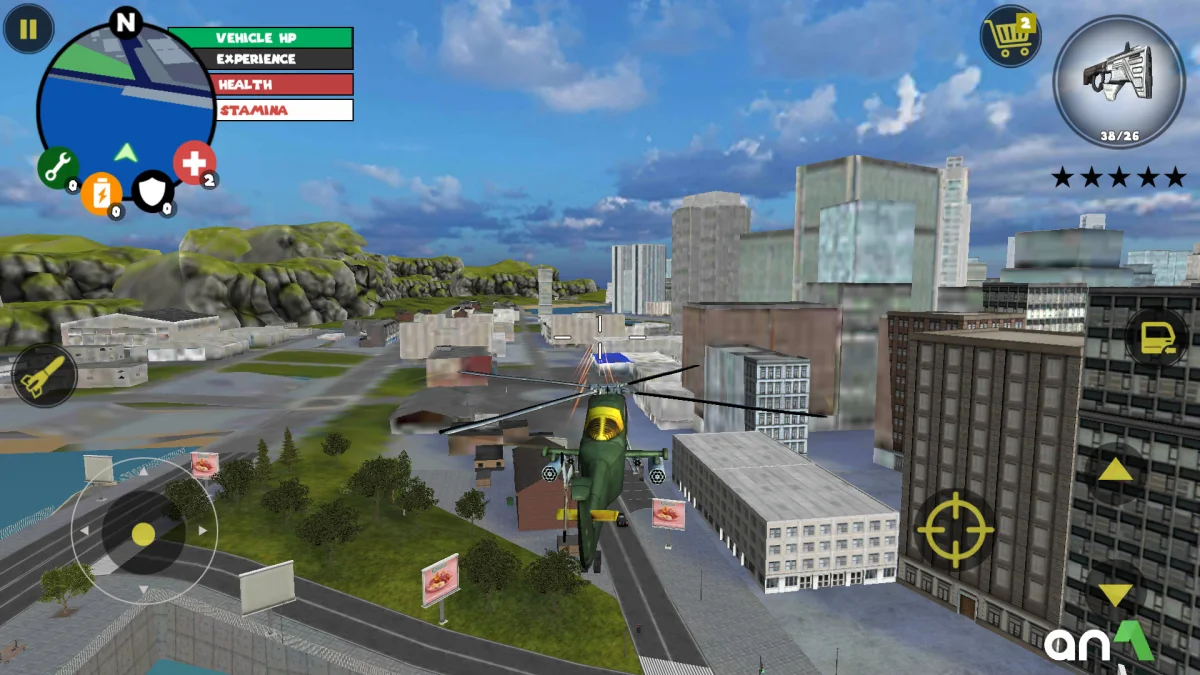
Task: Exit the vehicle with the car icon button
Action: pos(1156,338)
